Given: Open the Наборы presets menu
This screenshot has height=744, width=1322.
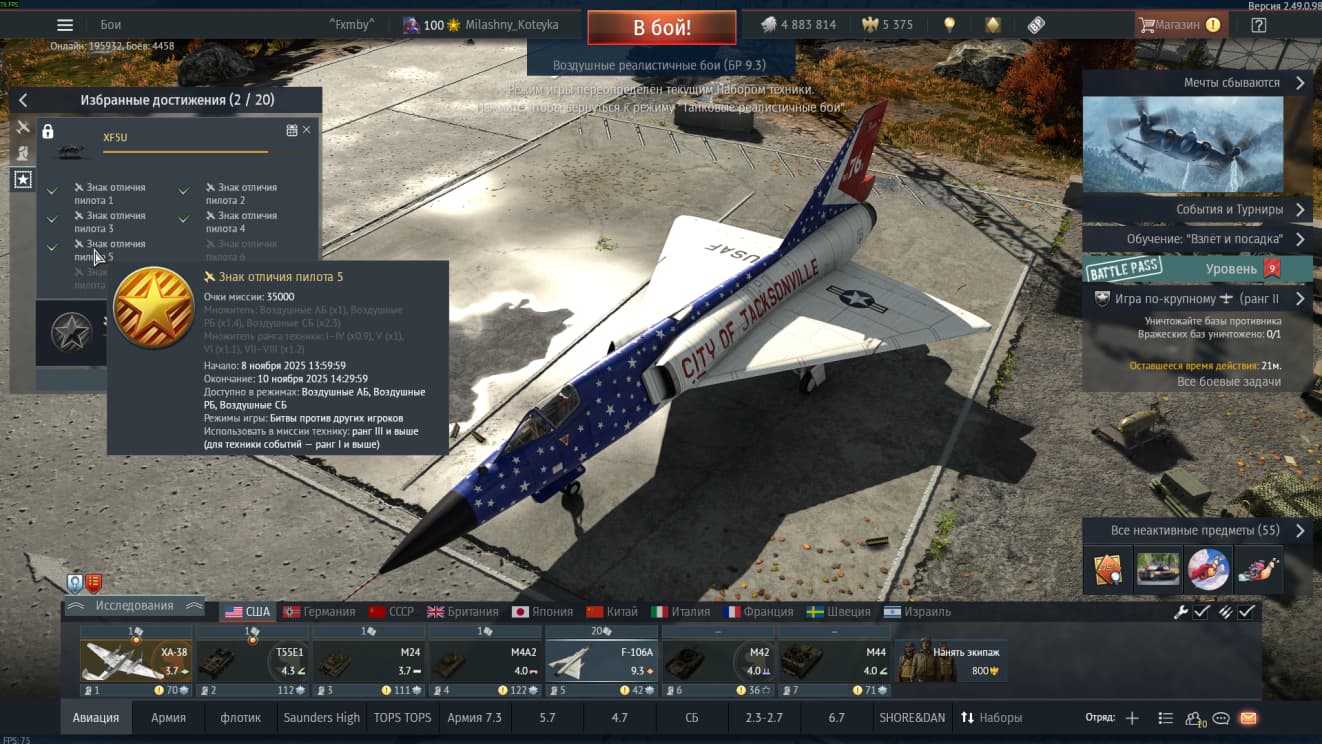Looking at the screenshot, I should (991, 718).
